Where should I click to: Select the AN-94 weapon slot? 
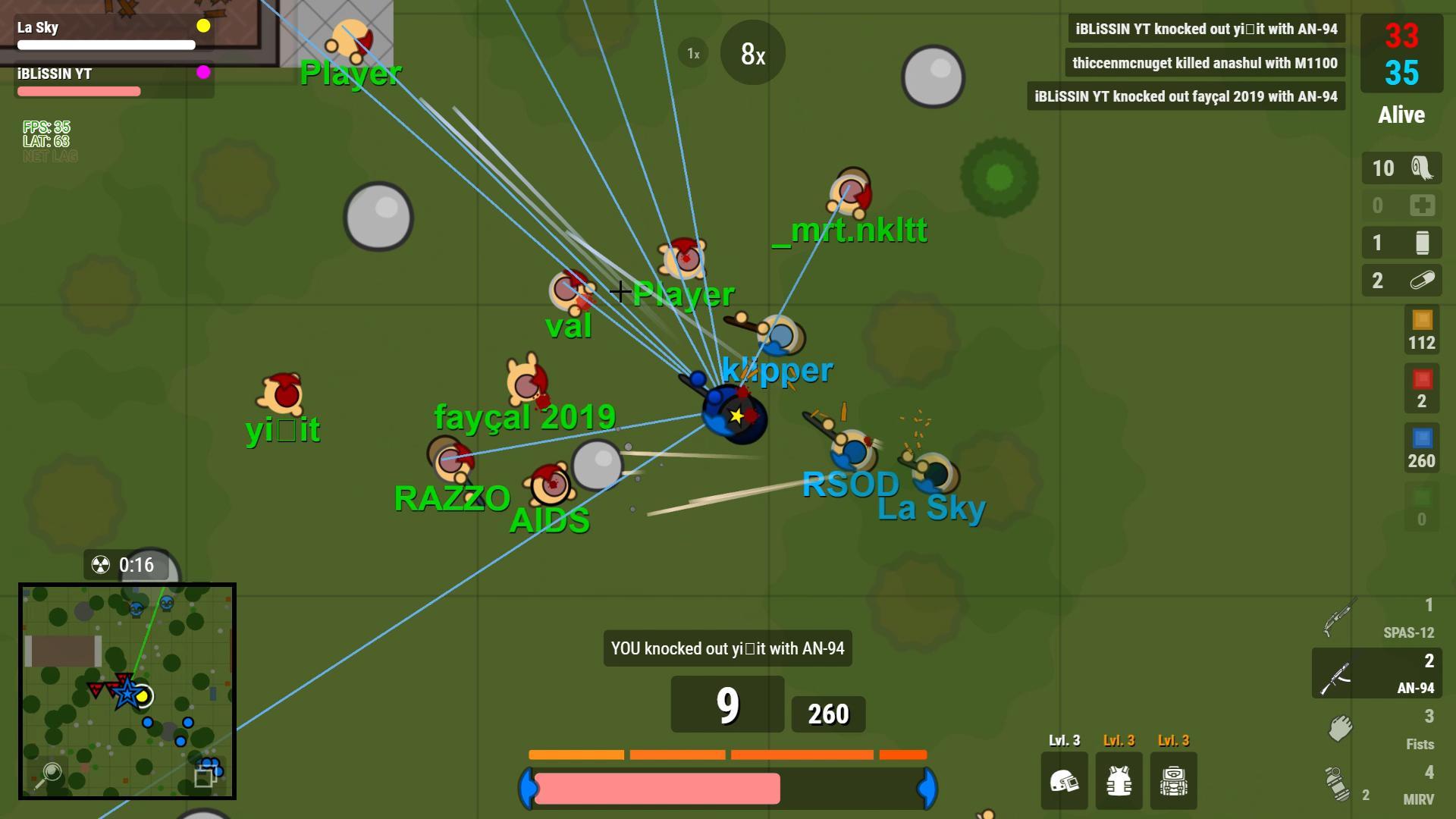tap(1376, 673)
